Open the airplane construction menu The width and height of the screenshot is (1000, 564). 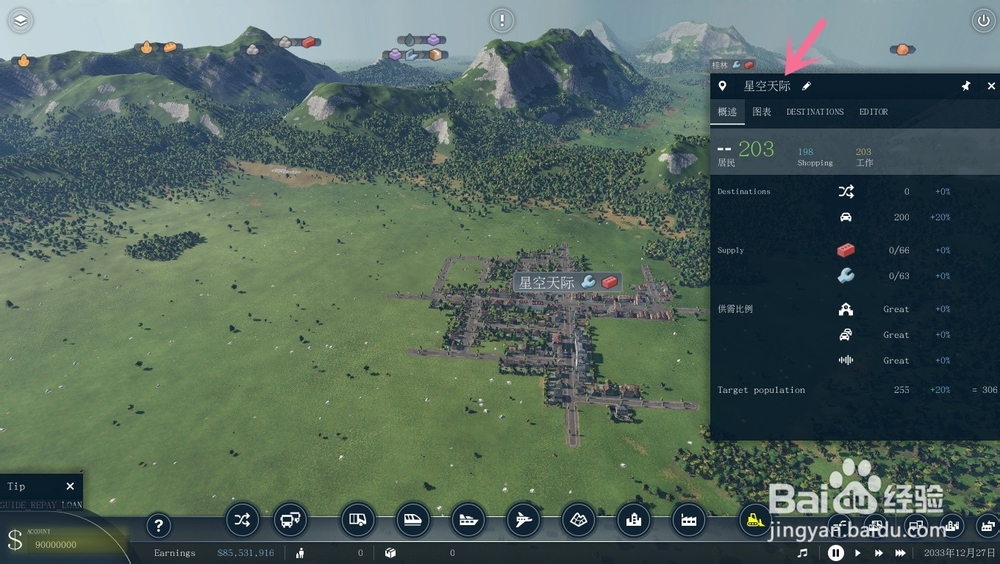pyautogui.click(x=524, y=519)
